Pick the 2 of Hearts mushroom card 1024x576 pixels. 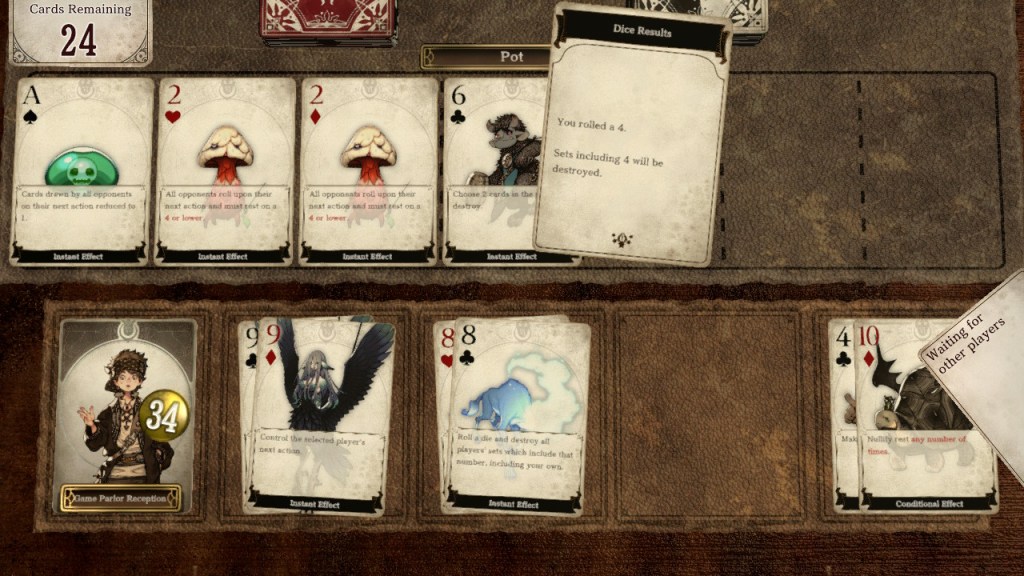[225, 171]
